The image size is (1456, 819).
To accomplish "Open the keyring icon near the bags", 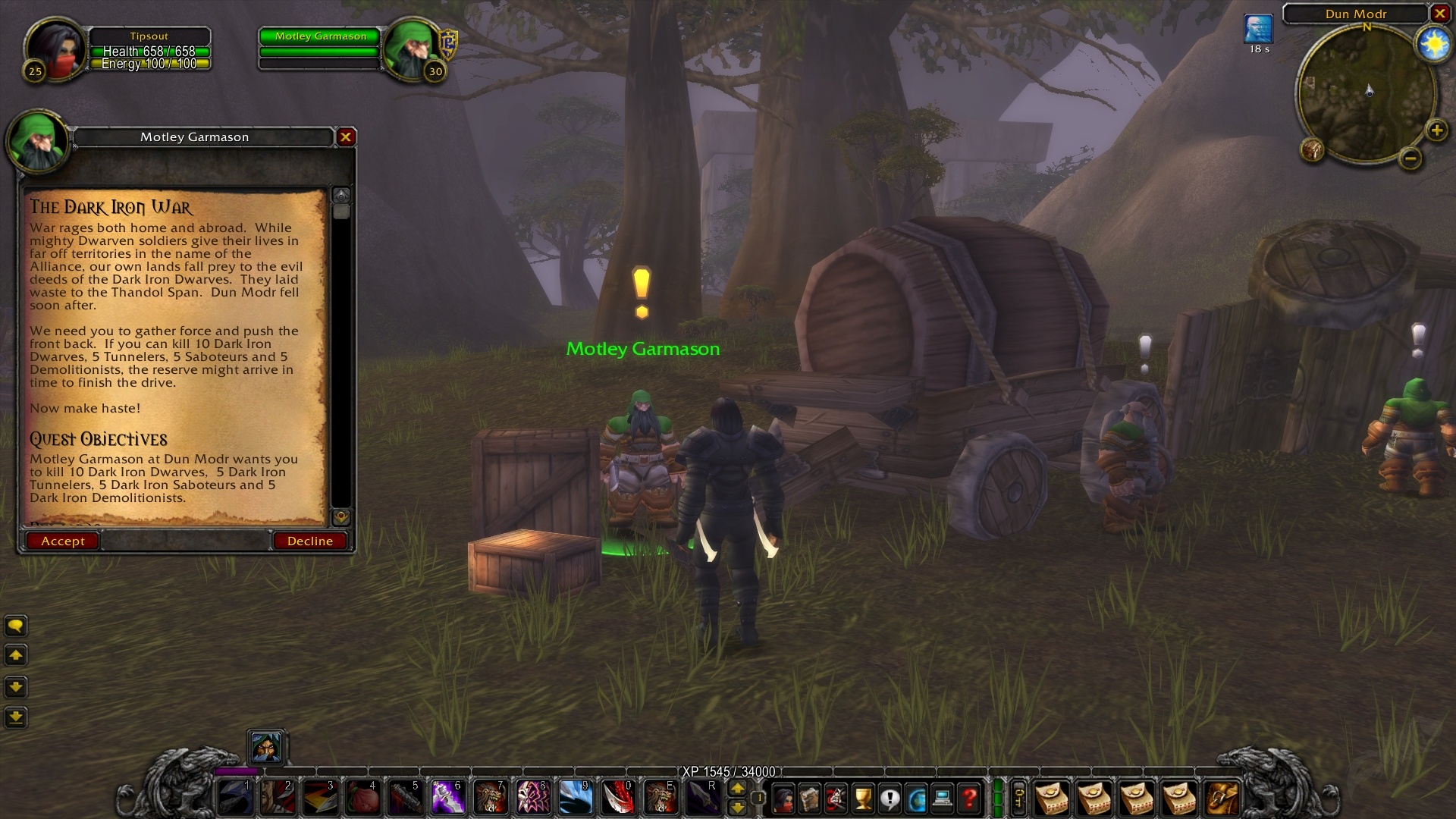I will click(1019, 797).
